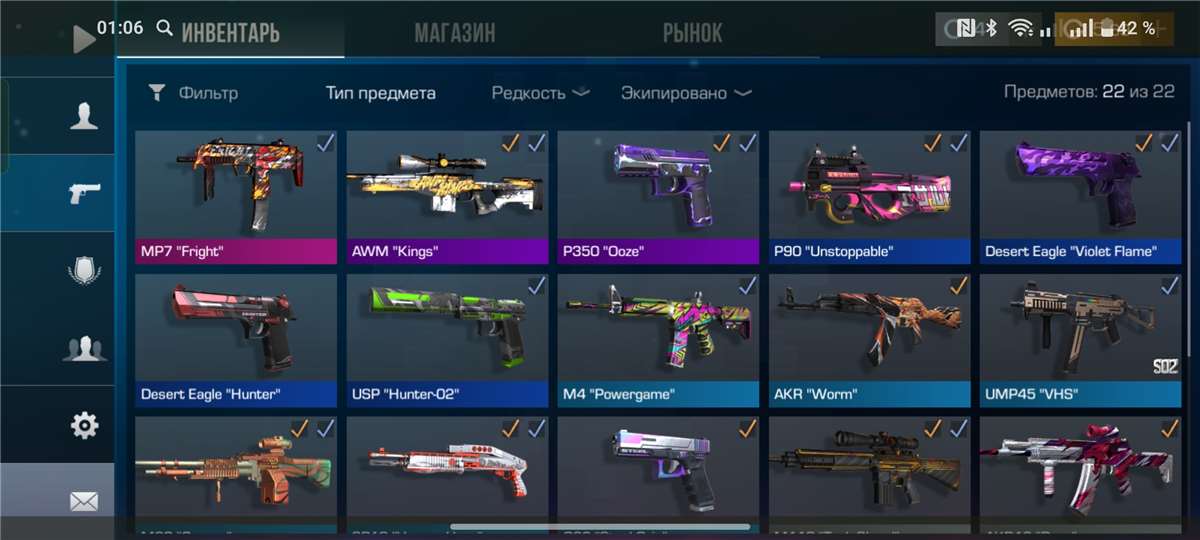The image size is (1200, 540).
Task: Open the profile silhouette sidebar icon
Action: click(x=84, y=116)
